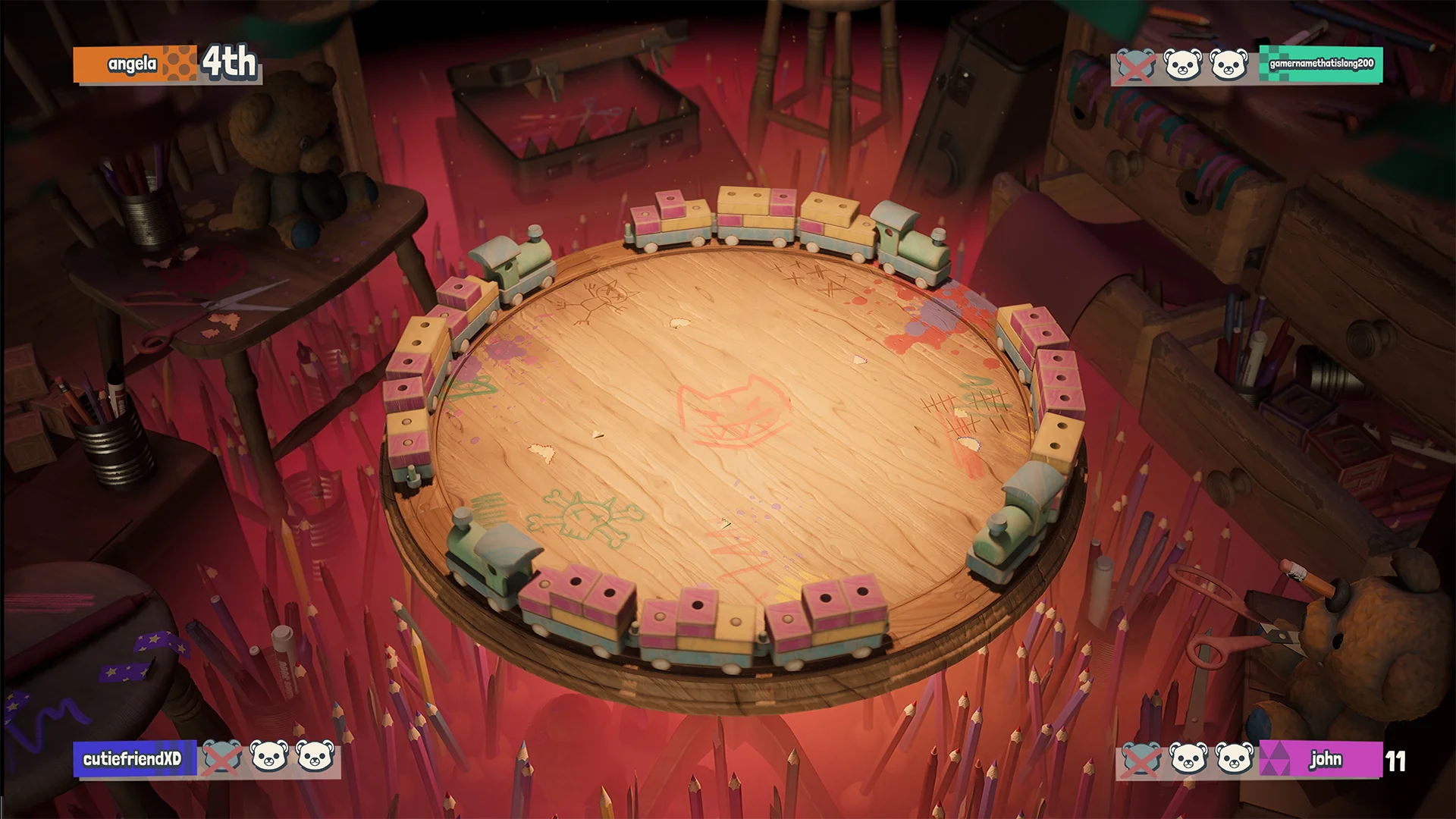This screenshot has height=819, width=1456.
Task: Click the green pixel emblem beside gamernamethatislong200
Action: (1276, 64)
